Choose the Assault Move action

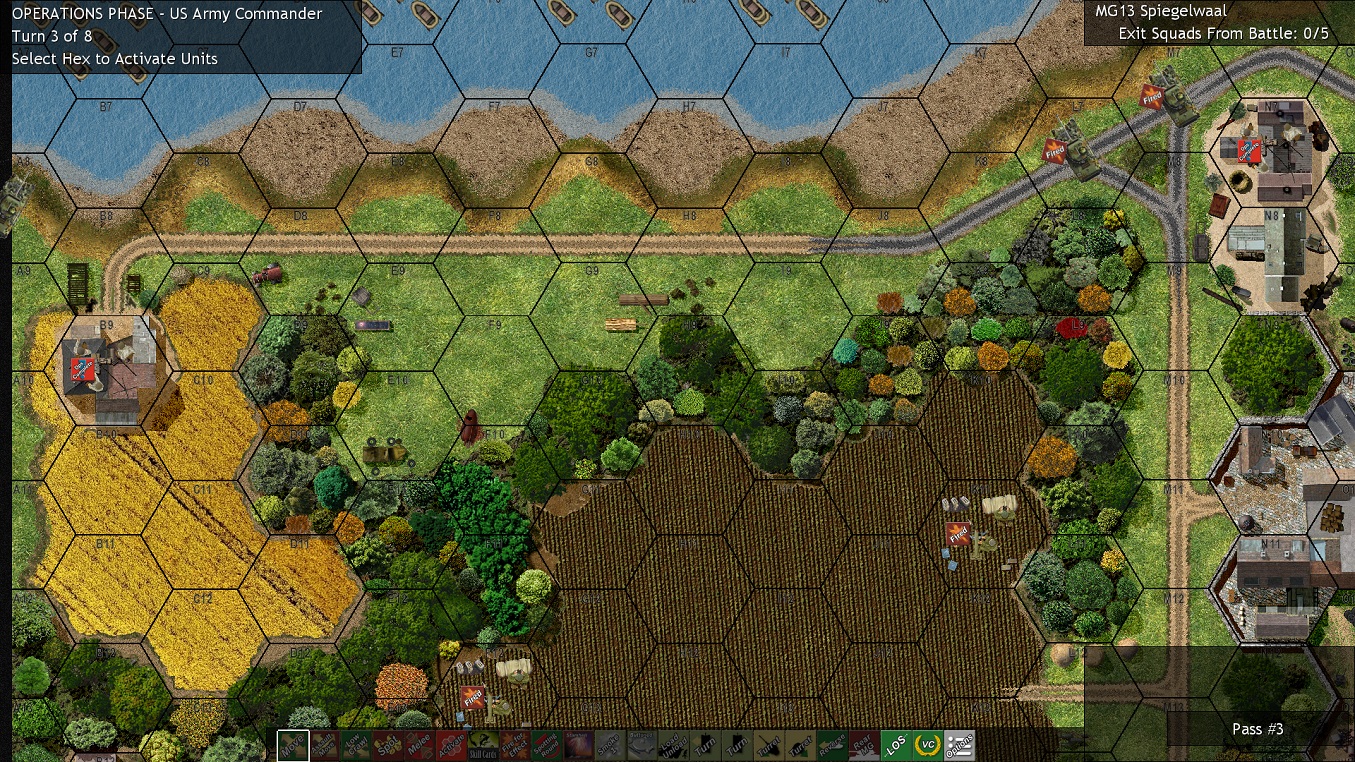(x=324, y=746)
